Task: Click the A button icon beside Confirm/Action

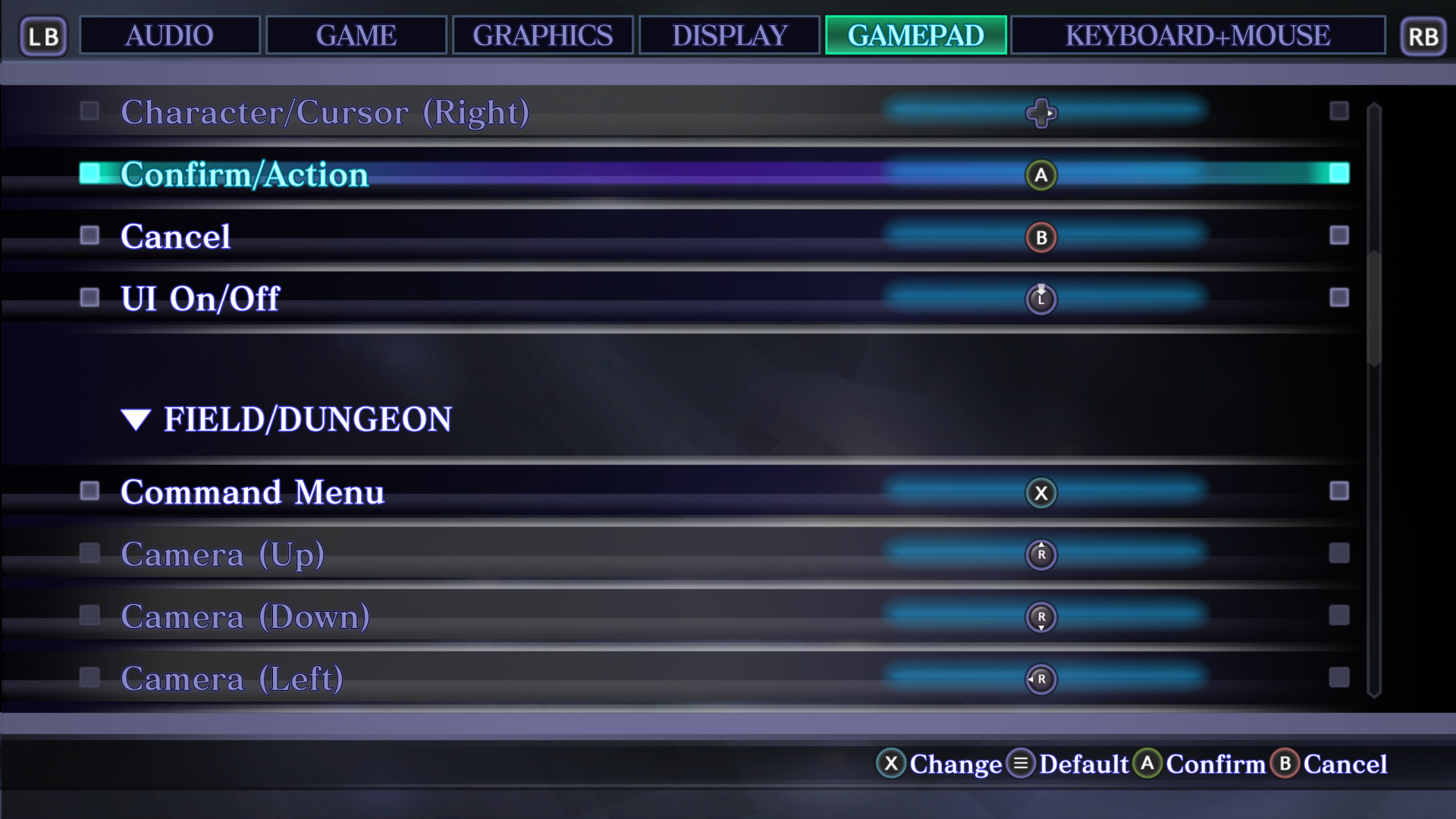Action: click(1041, 174)
